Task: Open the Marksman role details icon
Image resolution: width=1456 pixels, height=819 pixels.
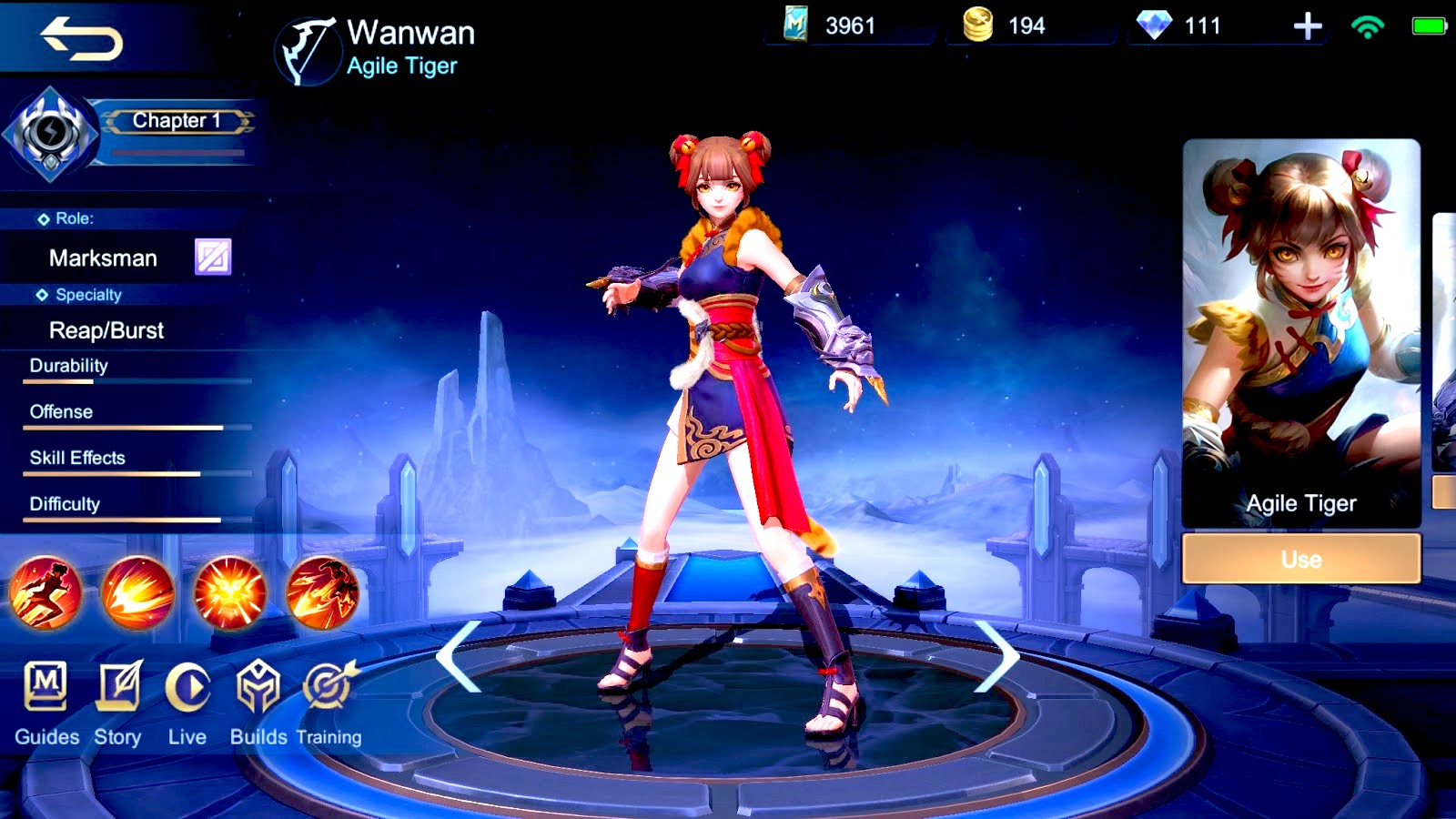Action: [212, 258]
